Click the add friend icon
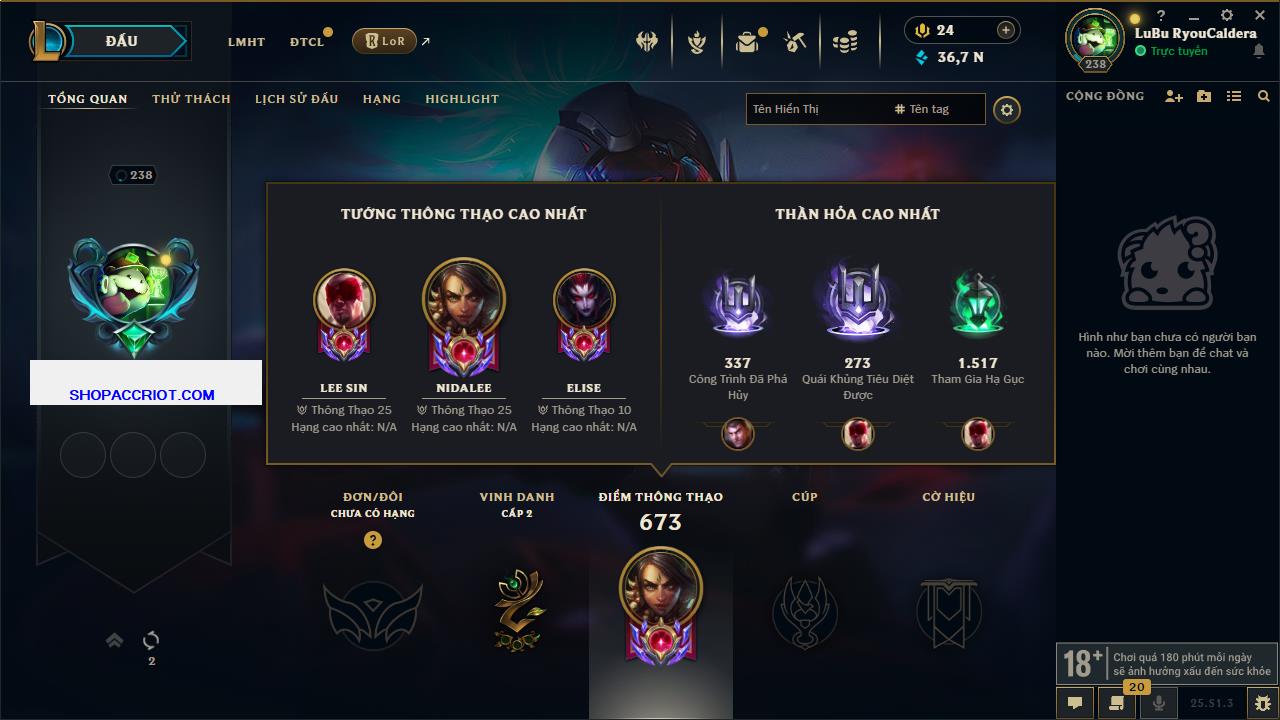1280x720 pixels. [1174, 96]
